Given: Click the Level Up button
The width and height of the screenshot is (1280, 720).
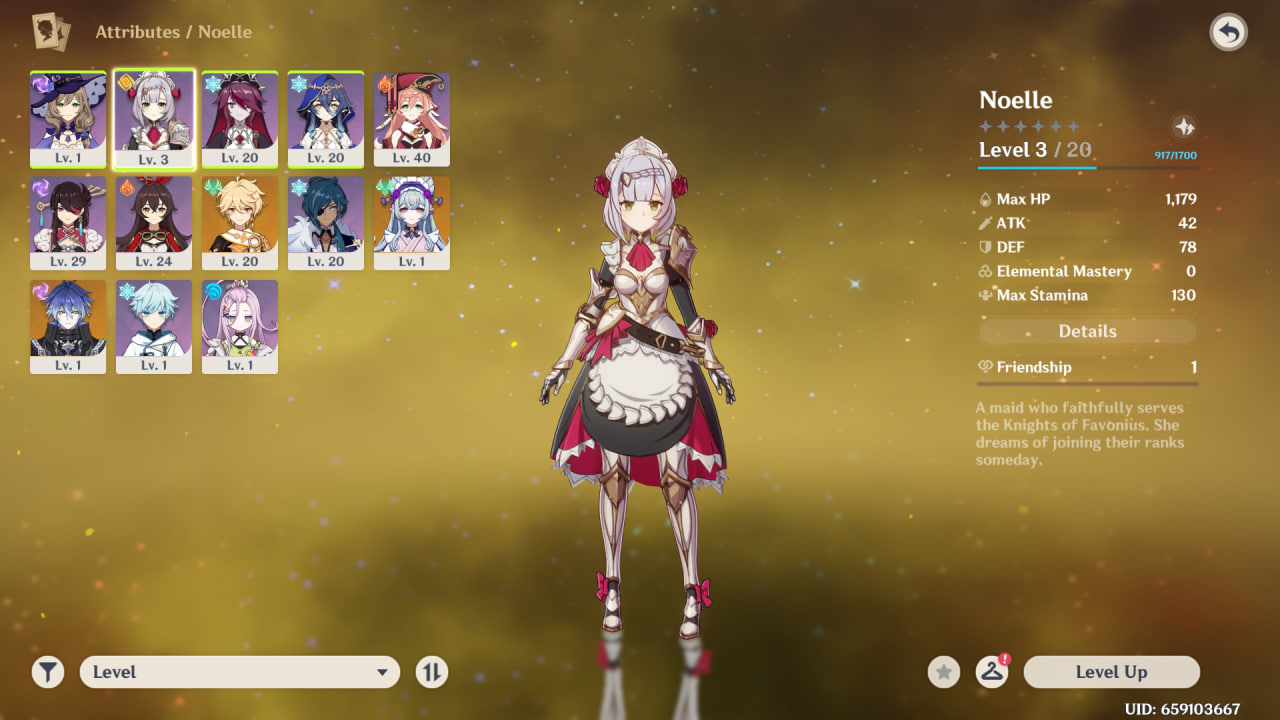Looking at the screenshot, I should click(1111, 672).
